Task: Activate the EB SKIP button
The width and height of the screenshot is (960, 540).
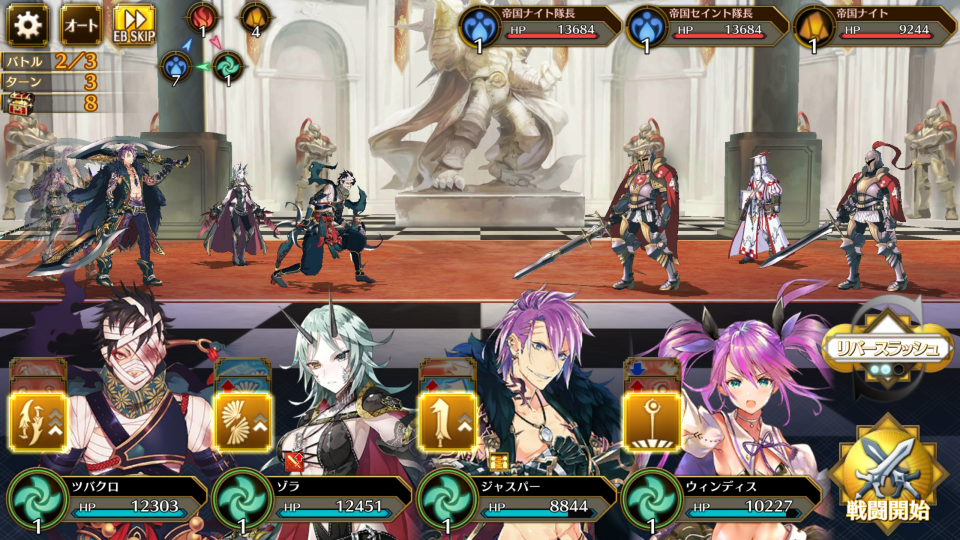Action: click(133, 24)
